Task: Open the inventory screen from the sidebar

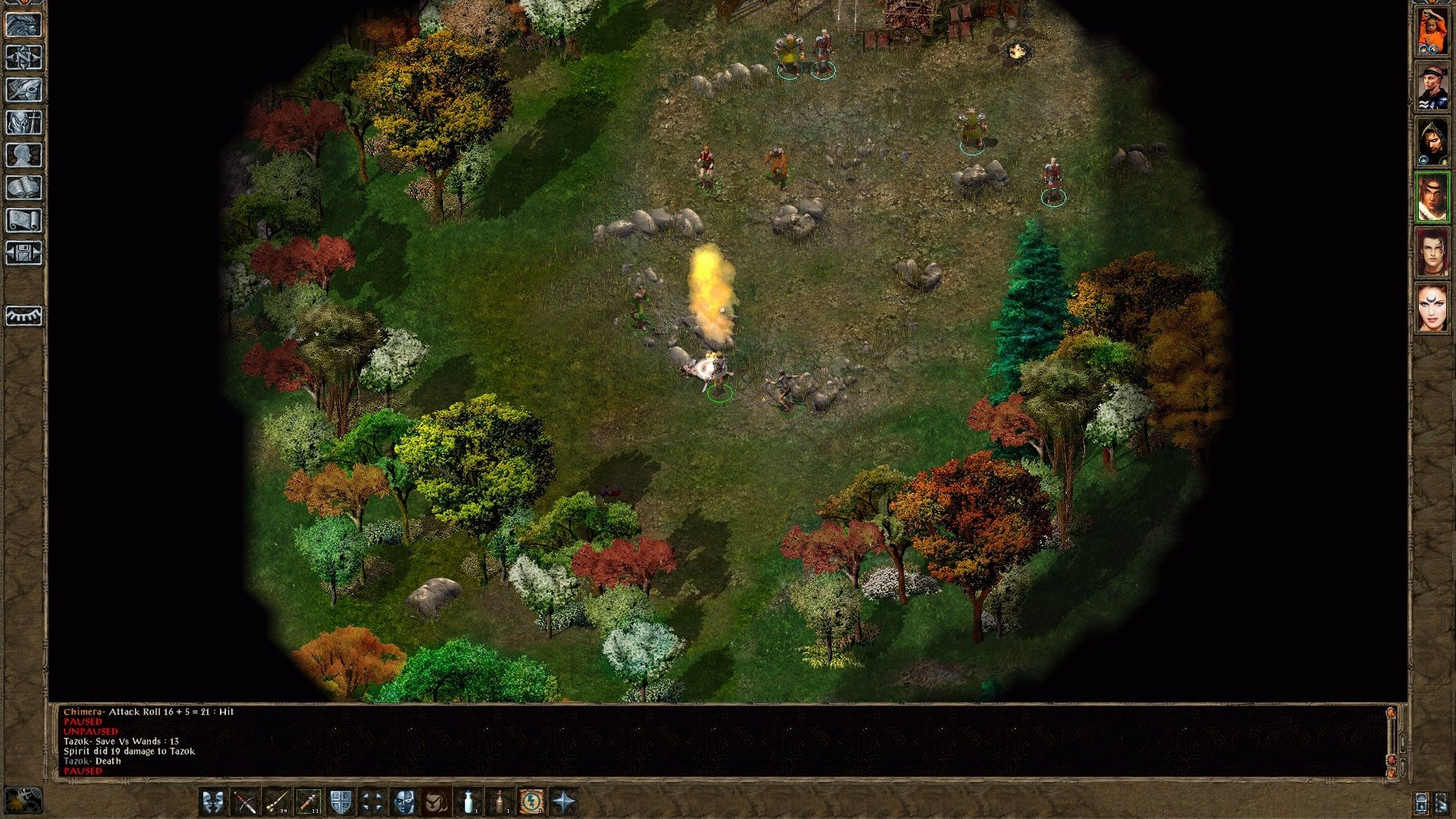Action: coord(24,122)
